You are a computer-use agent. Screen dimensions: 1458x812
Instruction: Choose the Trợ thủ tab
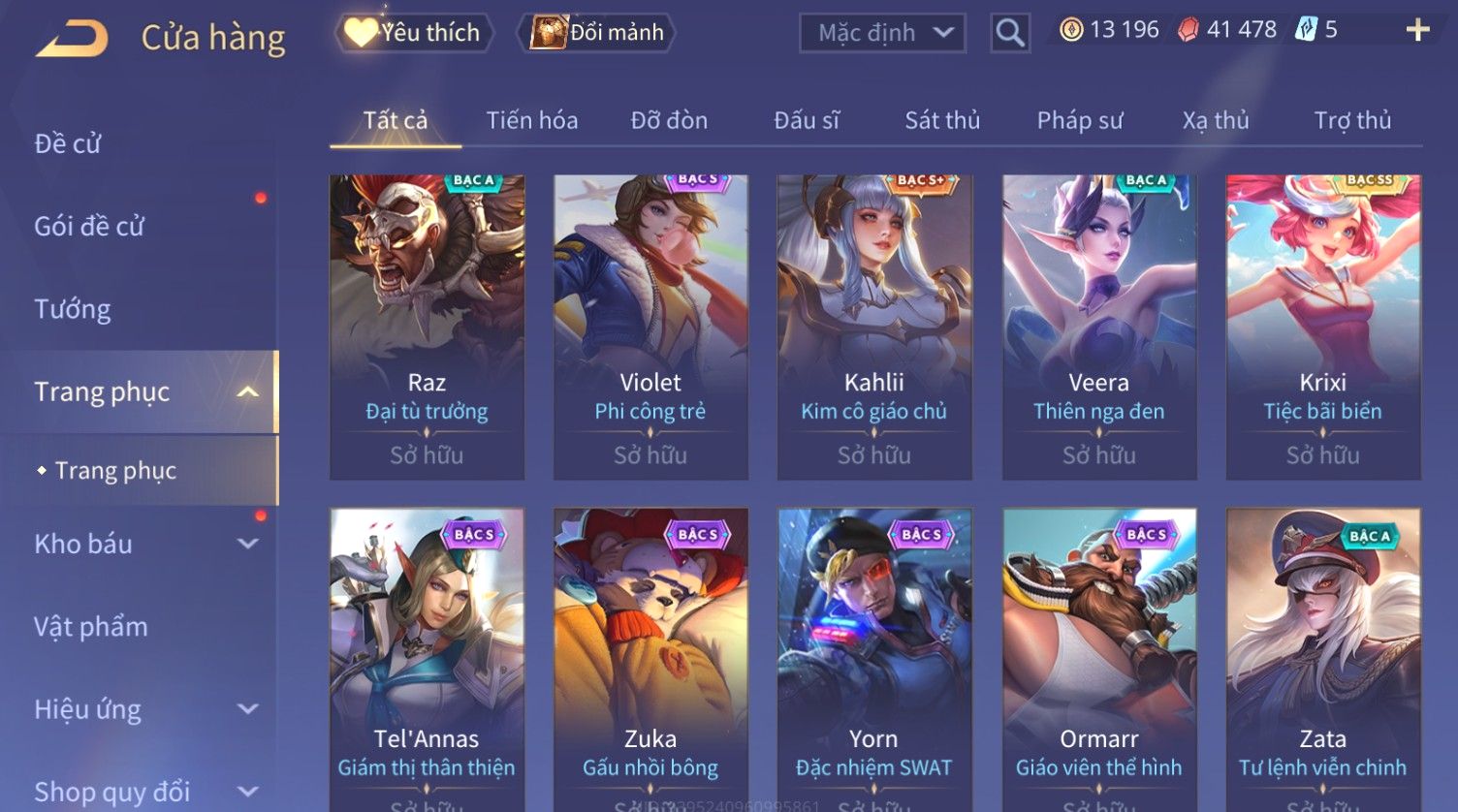point(1352,120)
